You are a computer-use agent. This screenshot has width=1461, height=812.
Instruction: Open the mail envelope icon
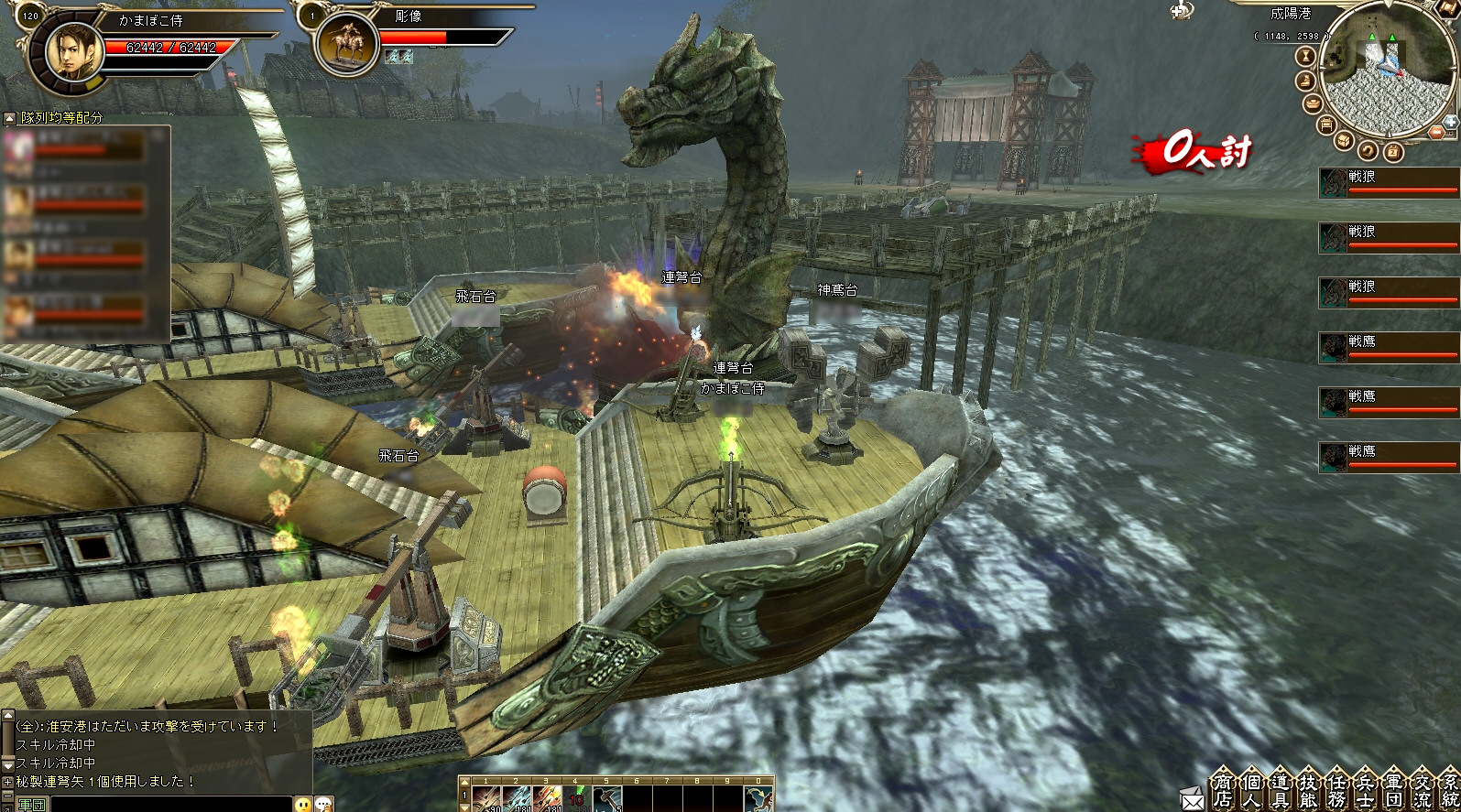1193,800
